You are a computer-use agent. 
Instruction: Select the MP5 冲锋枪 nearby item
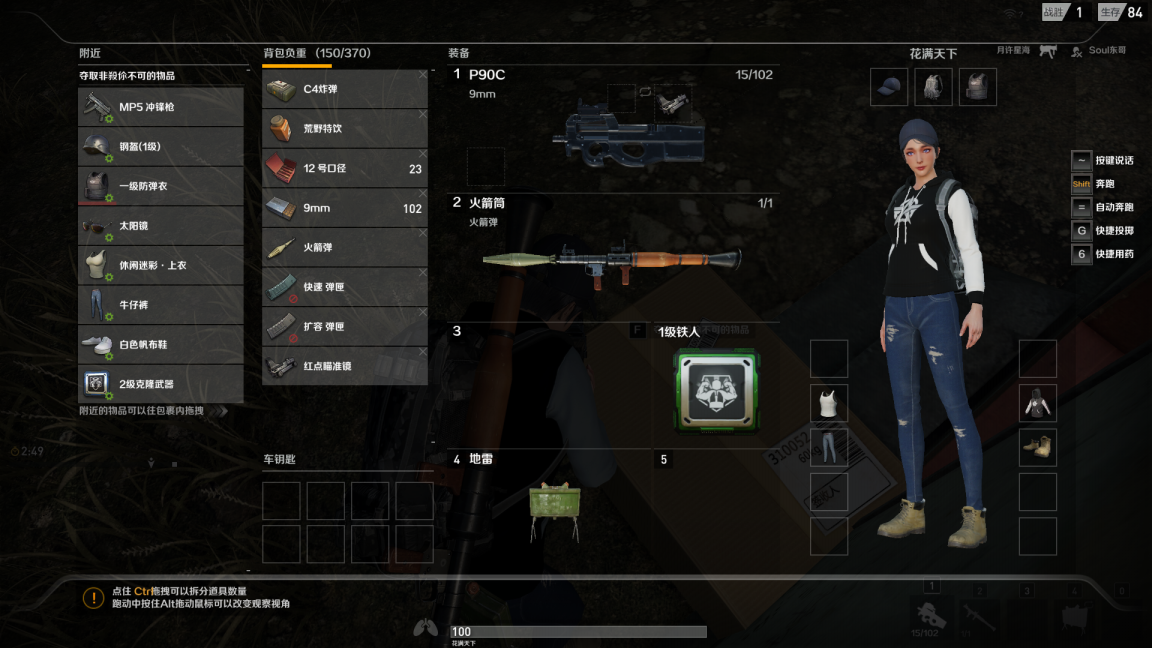[x=161, y=107]
